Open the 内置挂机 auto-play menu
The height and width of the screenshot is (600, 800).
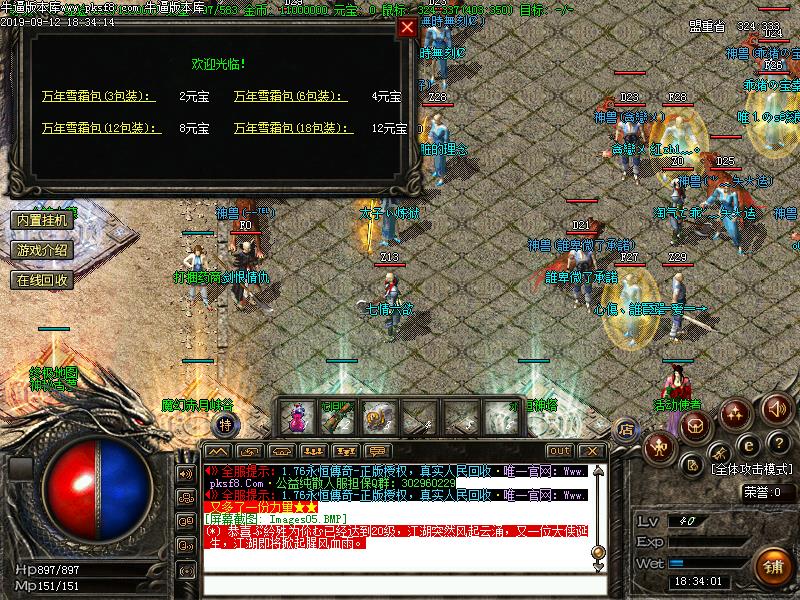tap(42, 219)
